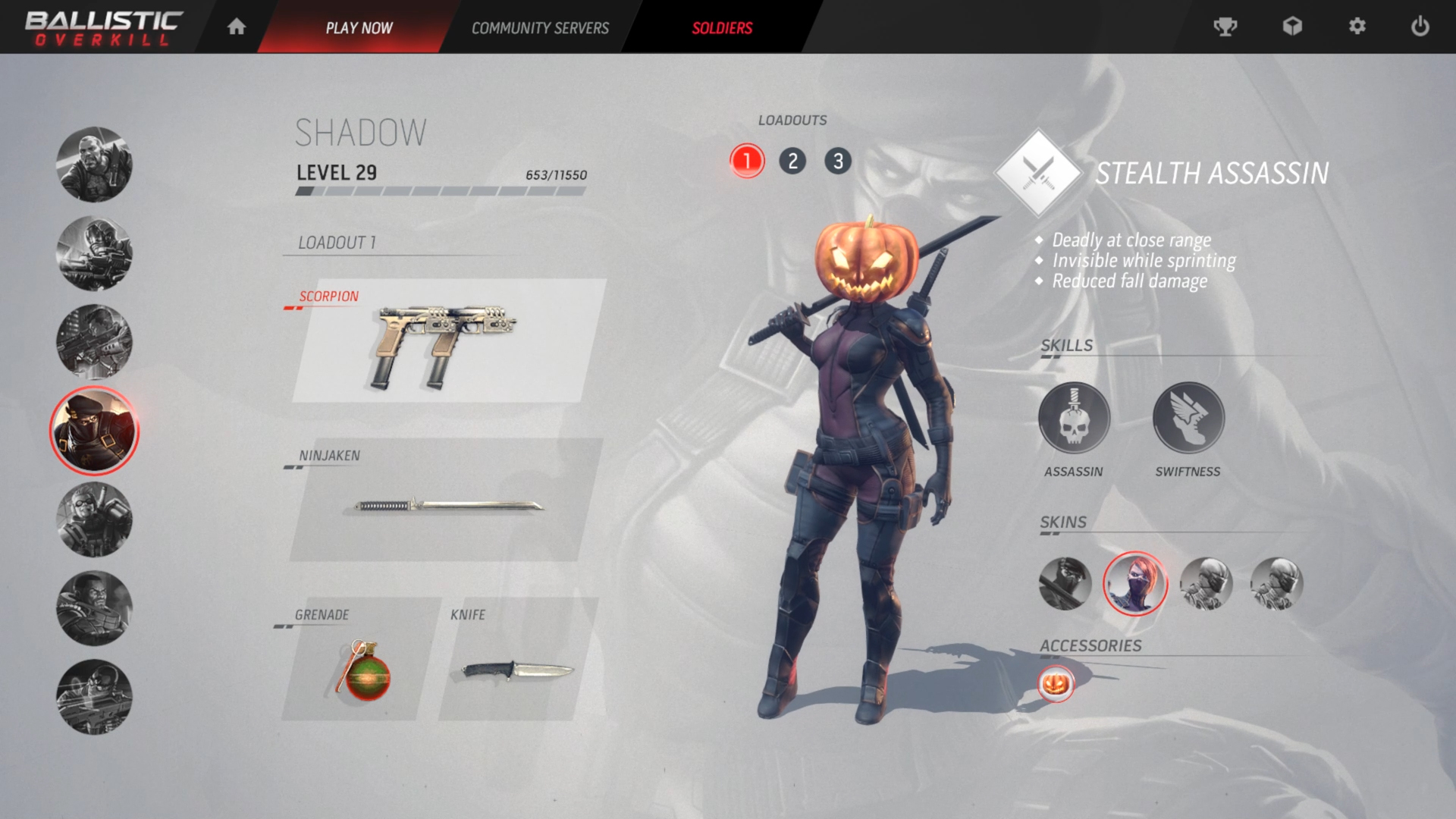Screen dimensions: 1456x819
Task: Open the Ninjaken sword slot
Action: 446,500
